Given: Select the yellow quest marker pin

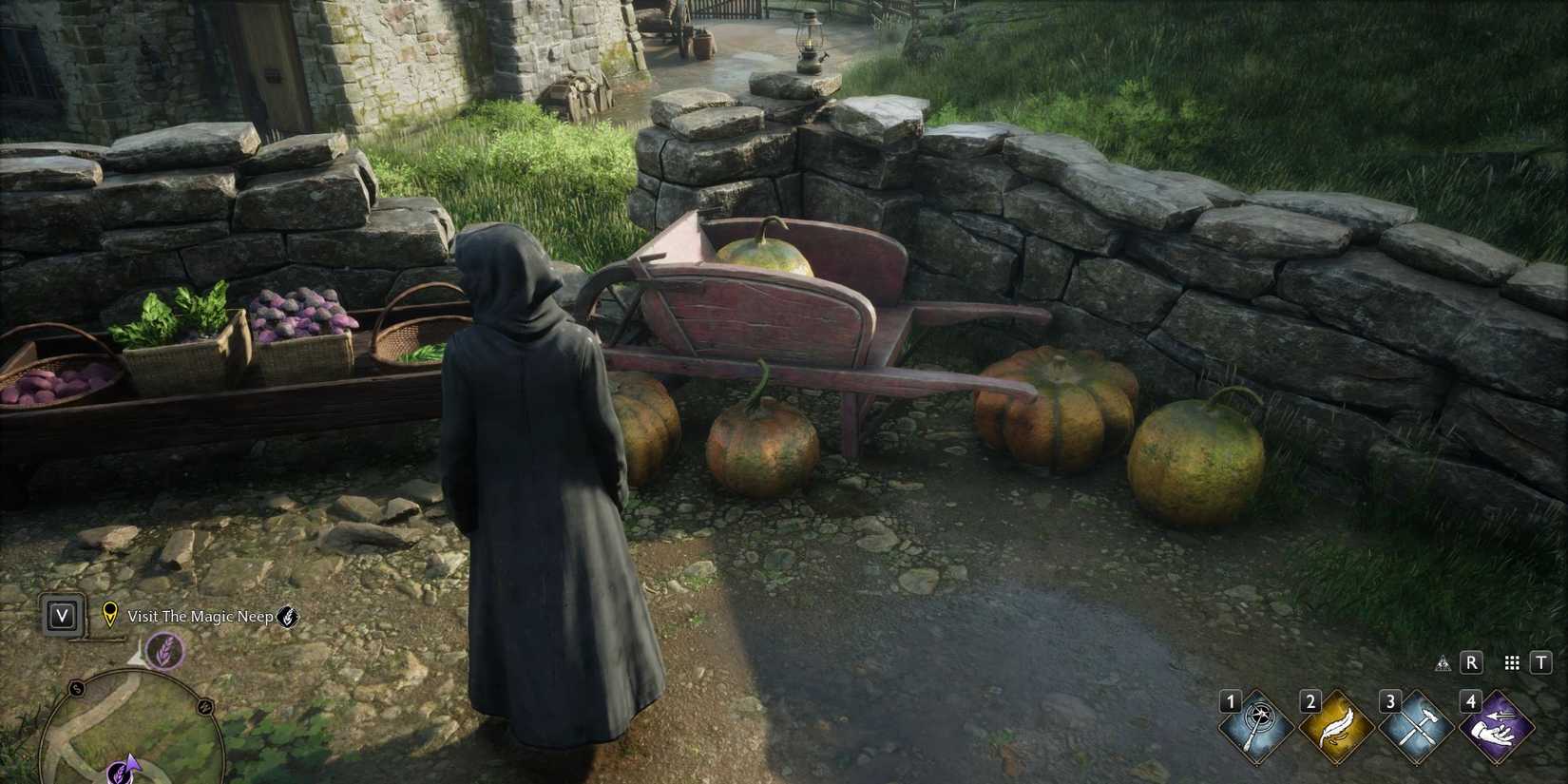Looking at the screenshot, I should pyautogui.click(x=110, y=614).
